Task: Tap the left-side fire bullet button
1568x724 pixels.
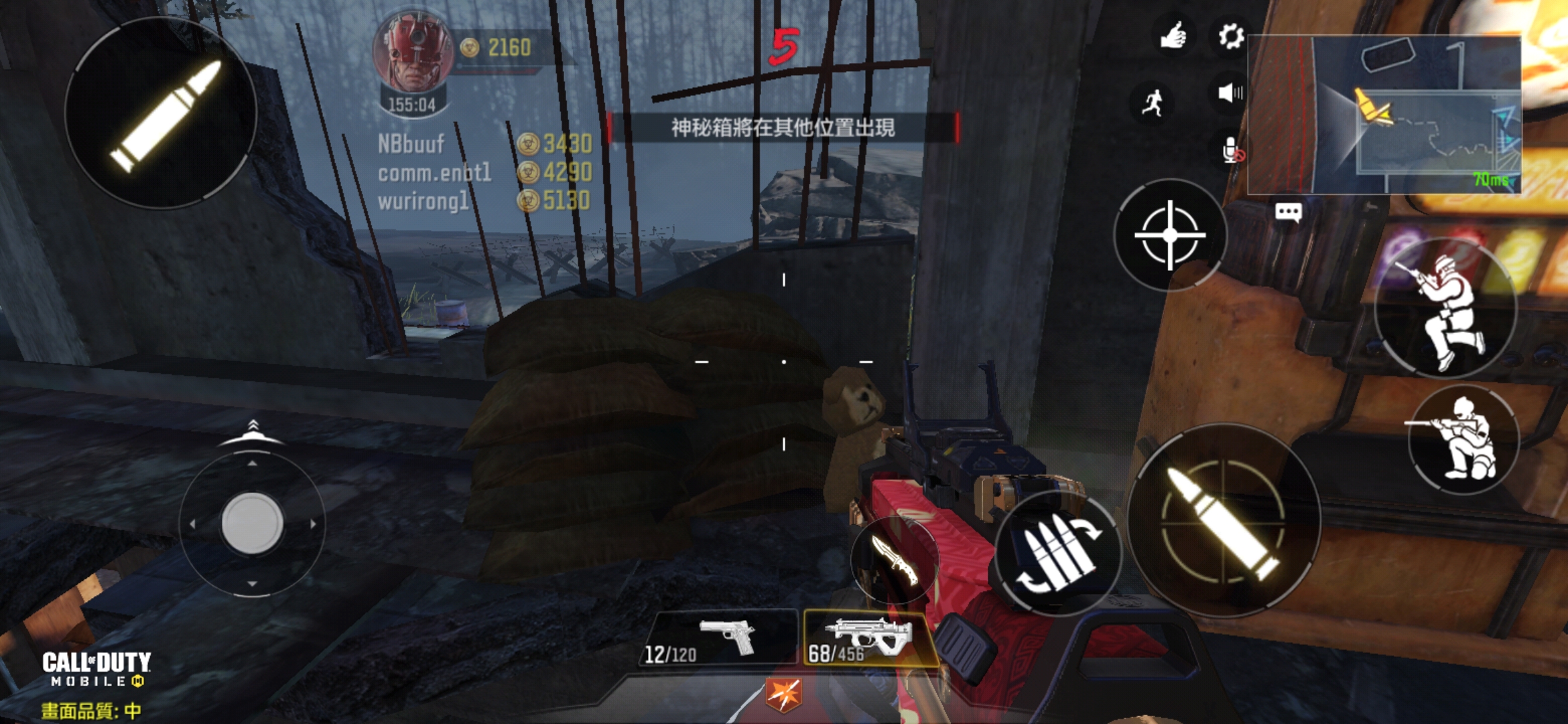Action: coord(161,113)
